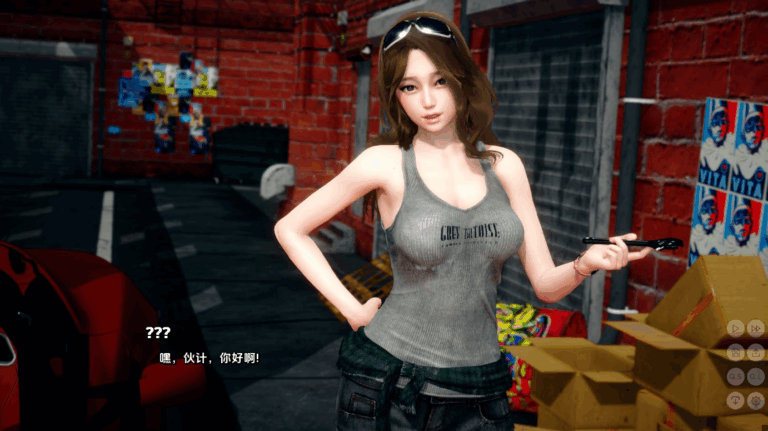Open settings via the gear icon
Image resolution: width=768 pixels, height=431 pixels.
756,400
